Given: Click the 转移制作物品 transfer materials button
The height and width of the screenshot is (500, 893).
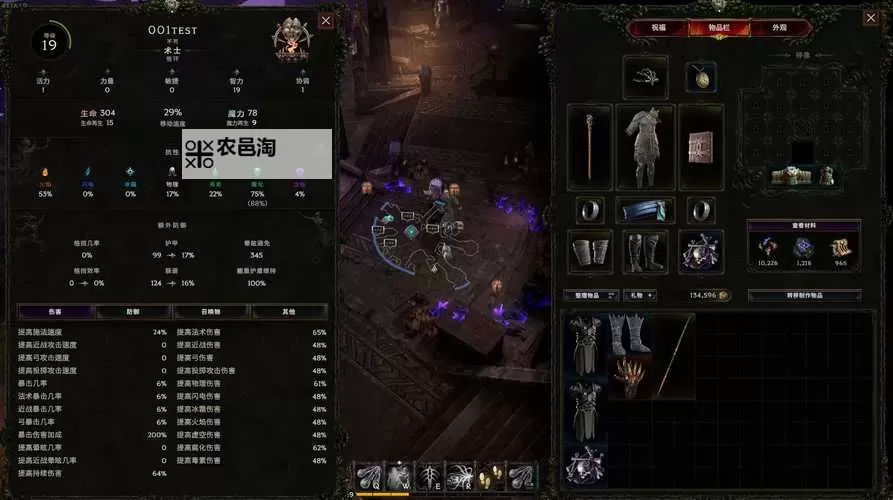Looking at the screenshot, I should coord(804,296).
